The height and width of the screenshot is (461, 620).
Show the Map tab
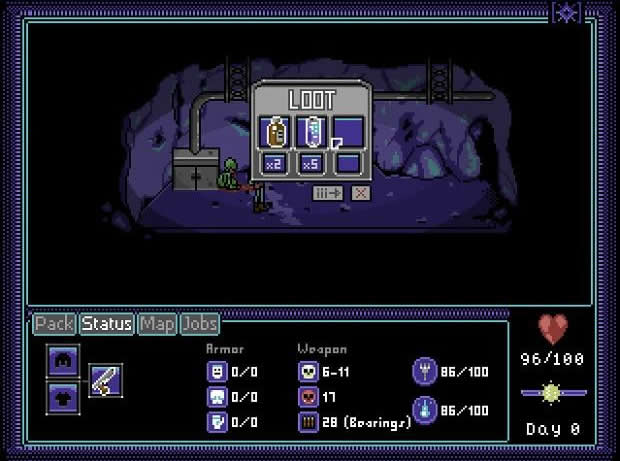point(157,324)
